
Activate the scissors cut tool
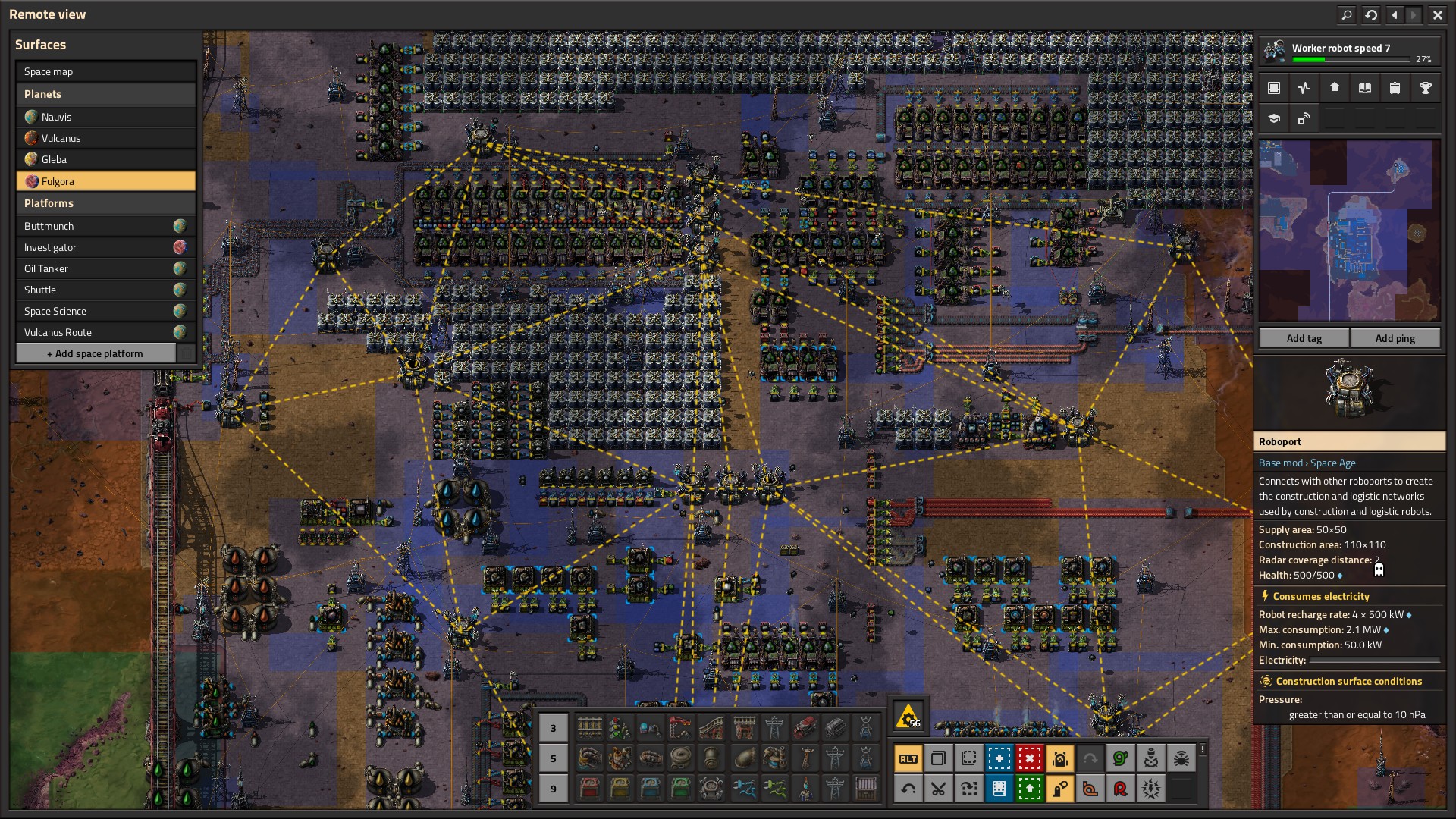pyautogui.click(x=938, y=789)
